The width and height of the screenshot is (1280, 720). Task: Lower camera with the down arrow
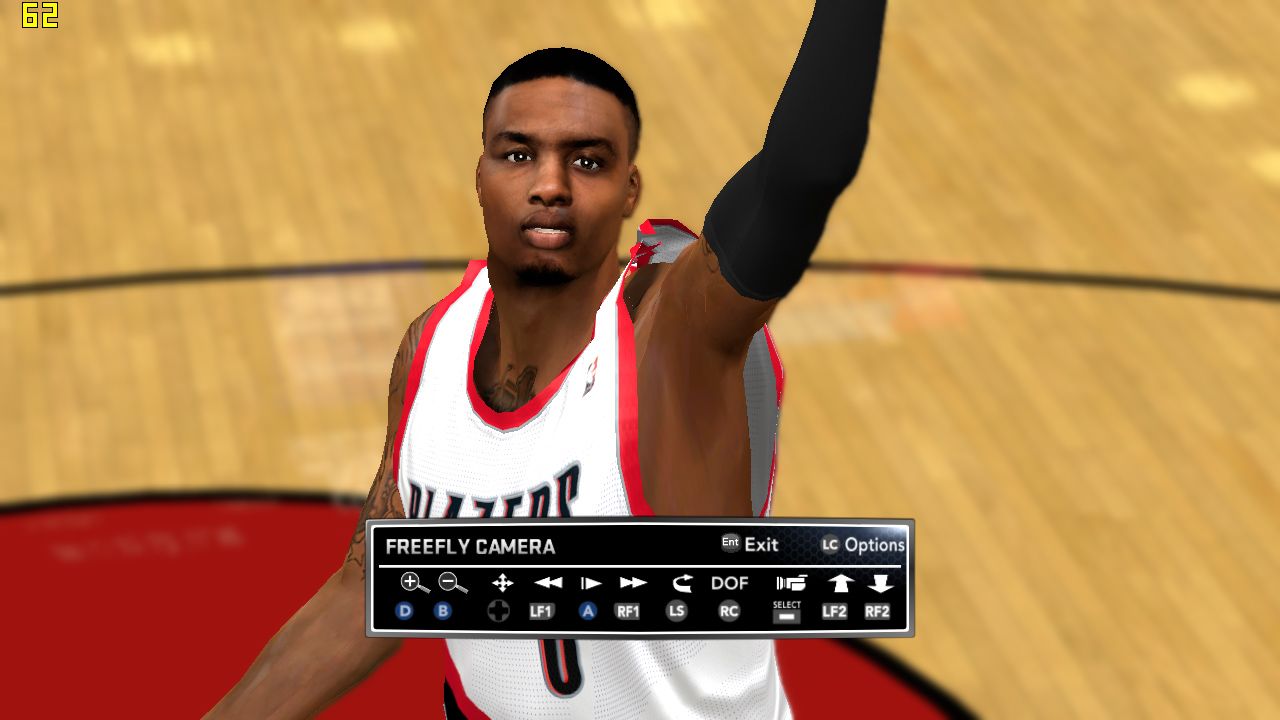(x=880, y=583)
